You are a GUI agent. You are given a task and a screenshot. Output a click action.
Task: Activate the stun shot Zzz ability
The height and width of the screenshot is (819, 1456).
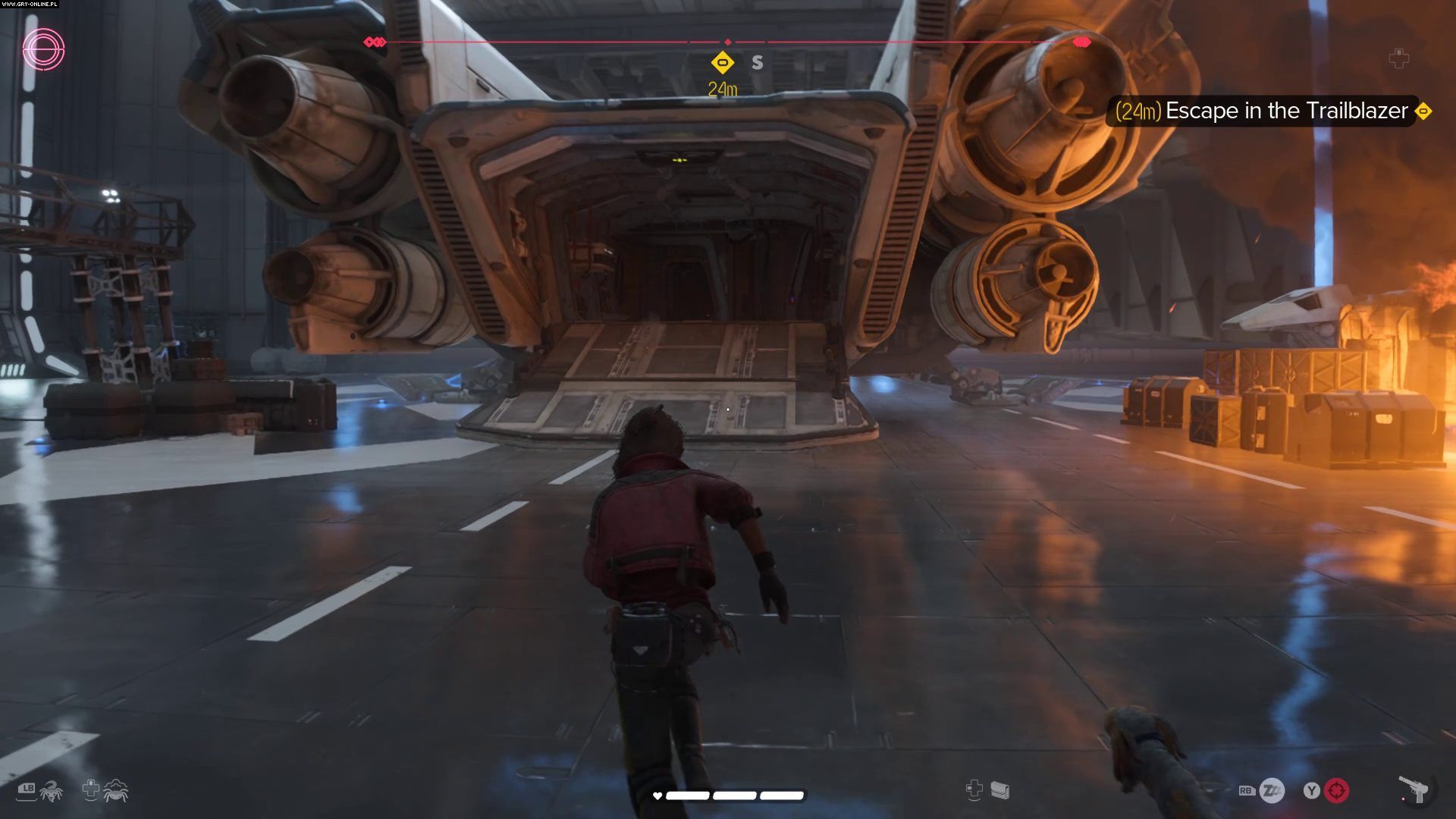[1272, 791]
